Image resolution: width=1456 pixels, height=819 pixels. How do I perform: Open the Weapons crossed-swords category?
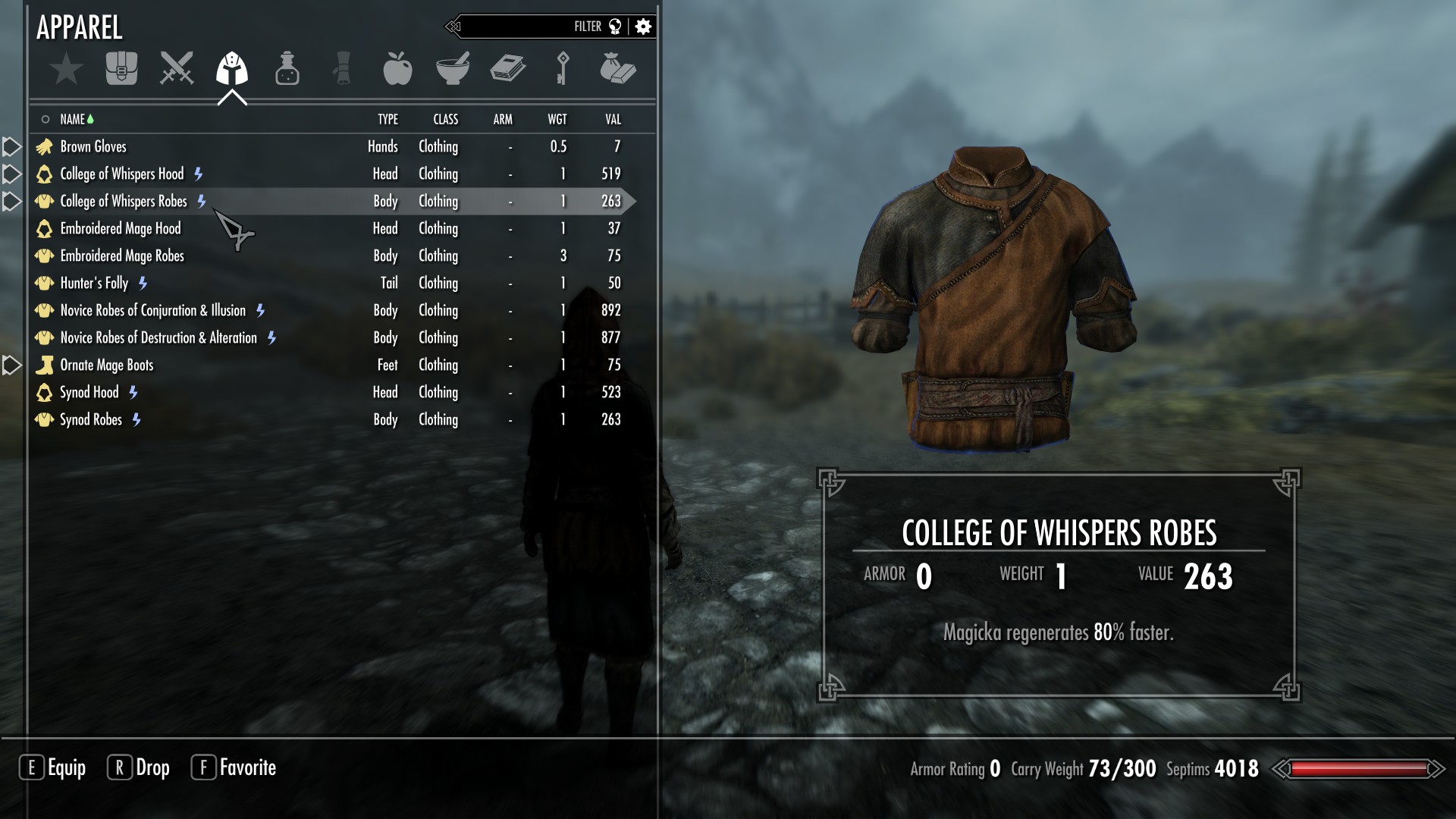[x=177, y=69]
